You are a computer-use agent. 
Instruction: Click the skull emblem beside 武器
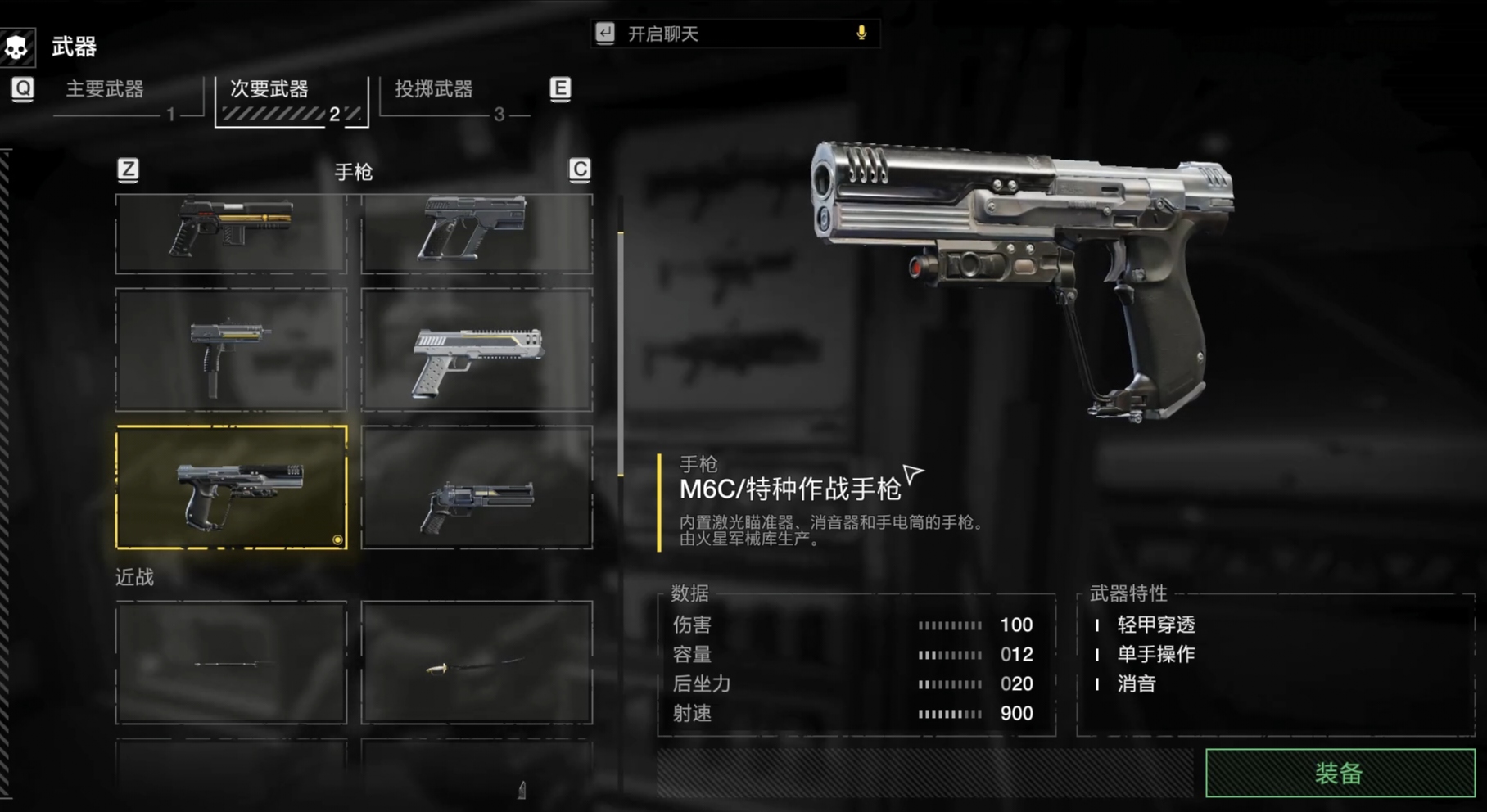(16, 47)
